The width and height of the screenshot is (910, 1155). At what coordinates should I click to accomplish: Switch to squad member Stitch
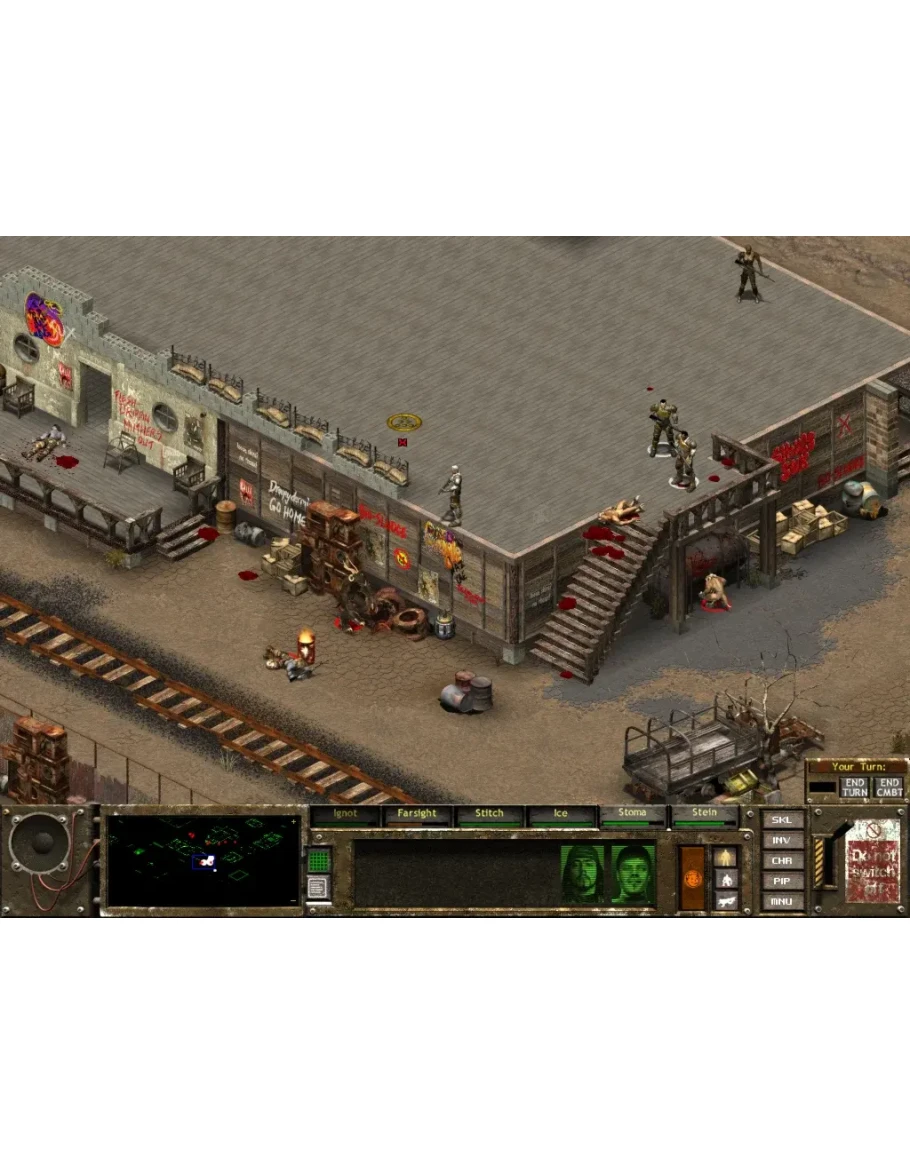(489, 815)
